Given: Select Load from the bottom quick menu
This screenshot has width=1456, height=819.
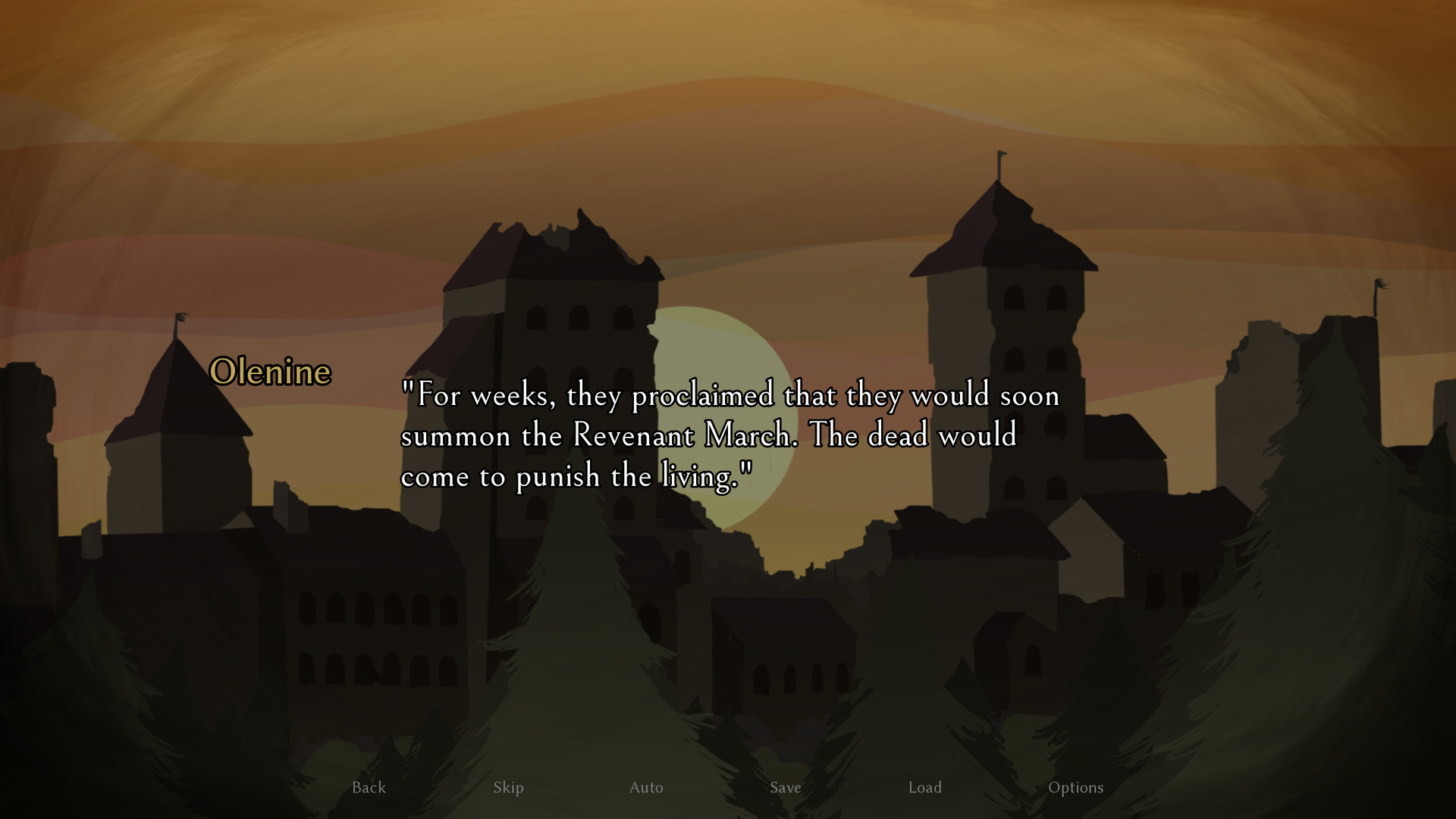Looking at the screenshot, I should coord(925,787).
